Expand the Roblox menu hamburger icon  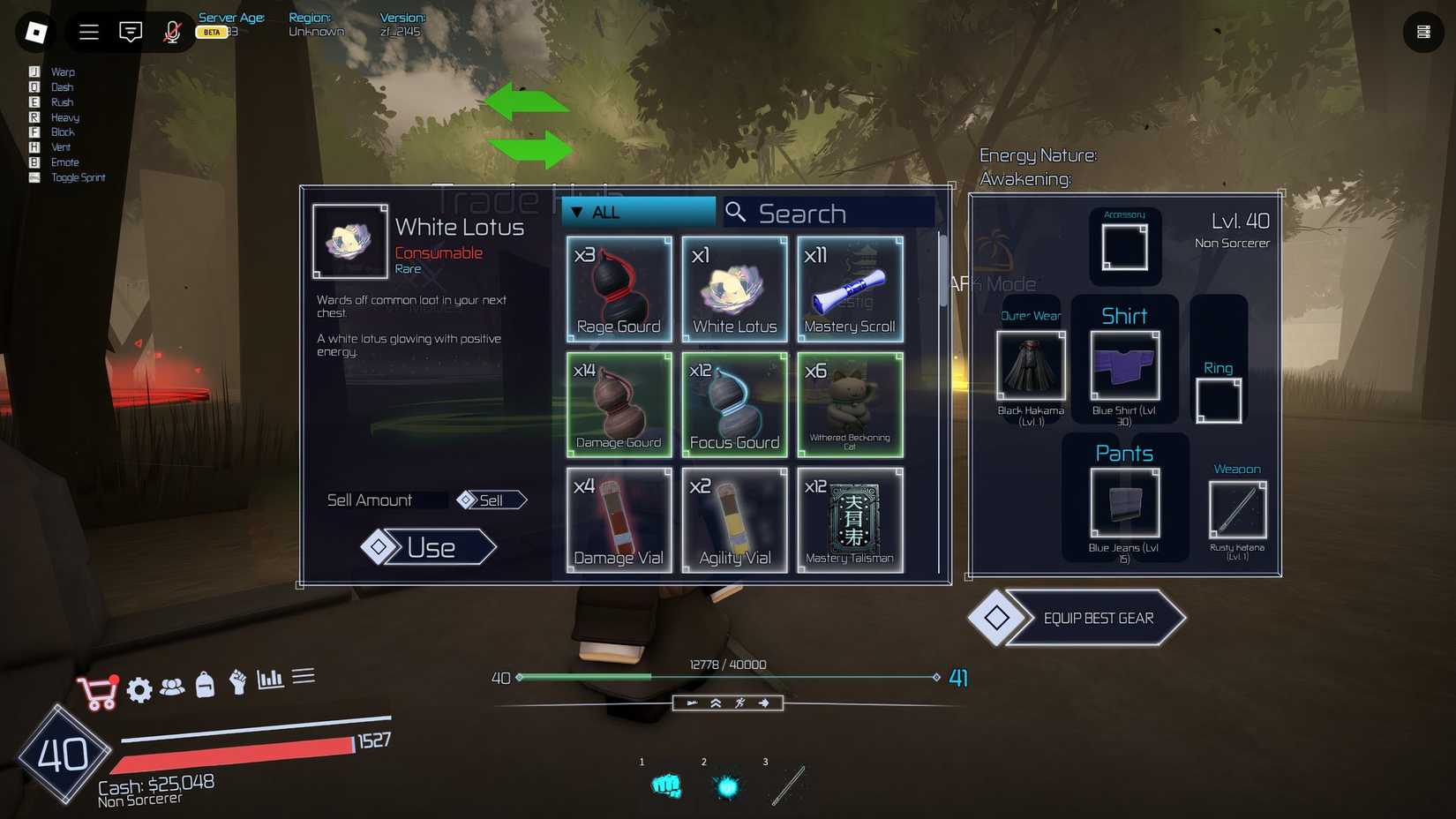88,32
